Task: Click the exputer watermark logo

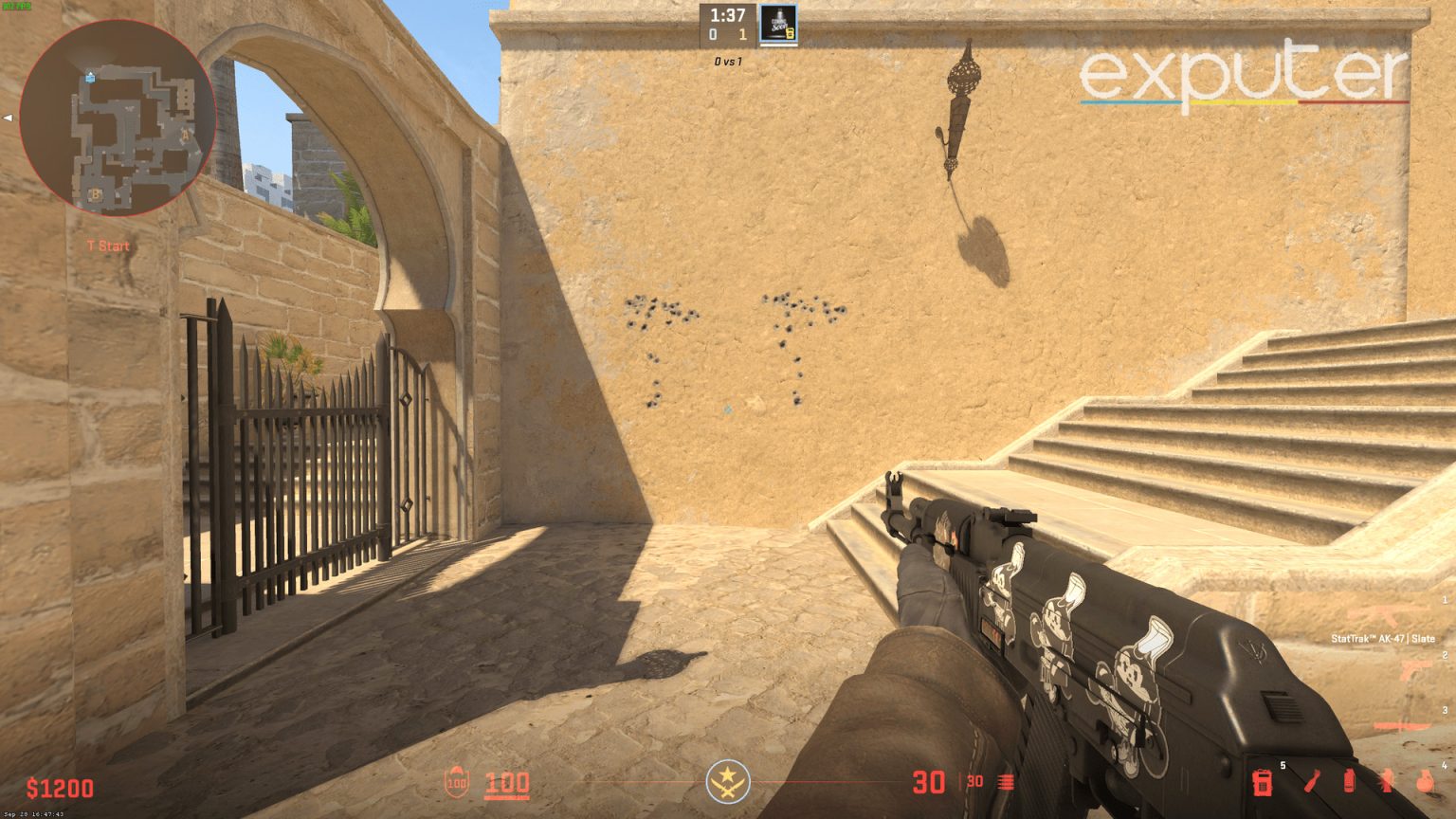Action: tap(1244, 76)
